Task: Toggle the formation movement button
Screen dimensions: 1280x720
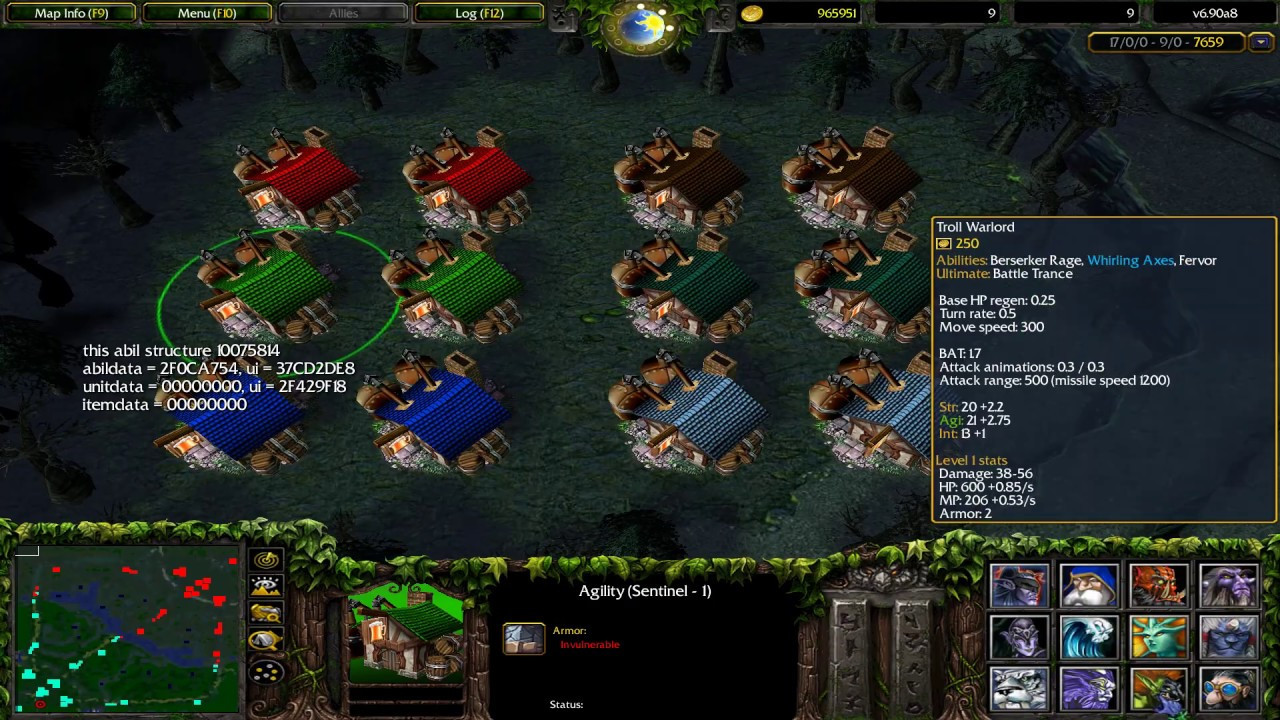Action: (x=267, y=670)
